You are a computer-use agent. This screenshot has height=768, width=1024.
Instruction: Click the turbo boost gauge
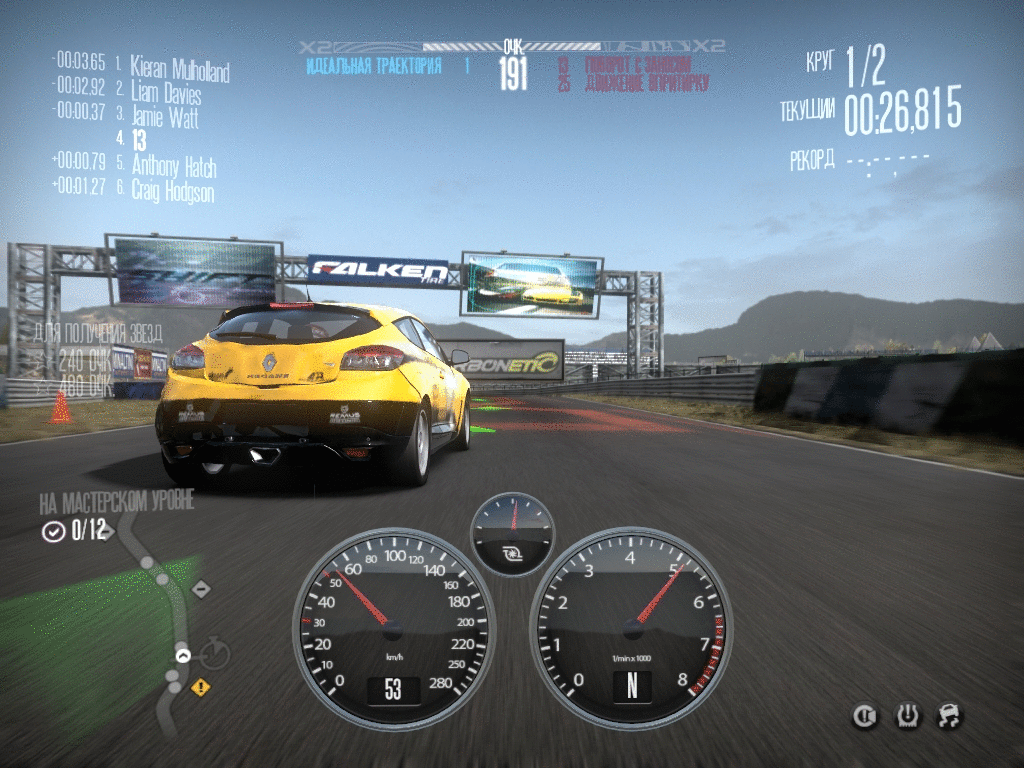point(512,533)
